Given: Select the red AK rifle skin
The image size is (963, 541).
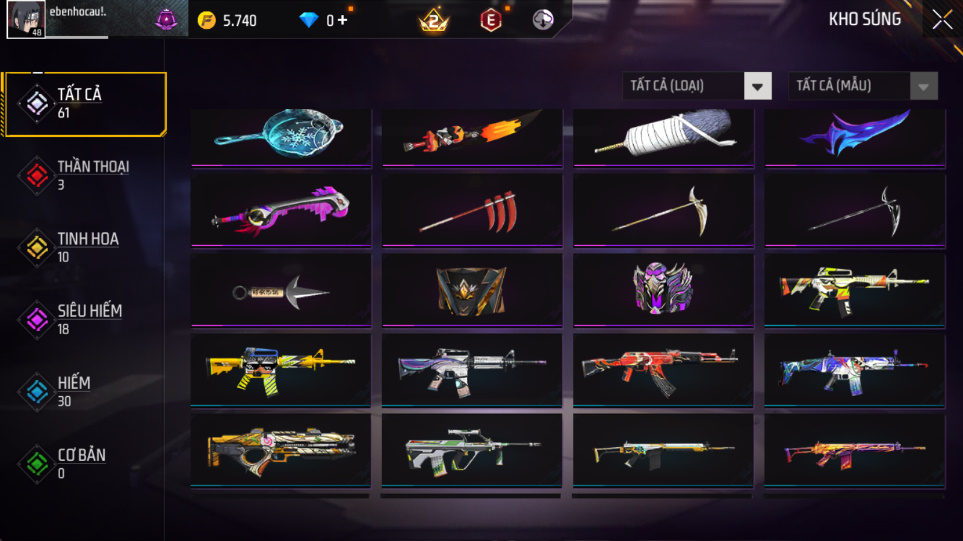Looking at the screenshot, I should click(663, 369).
